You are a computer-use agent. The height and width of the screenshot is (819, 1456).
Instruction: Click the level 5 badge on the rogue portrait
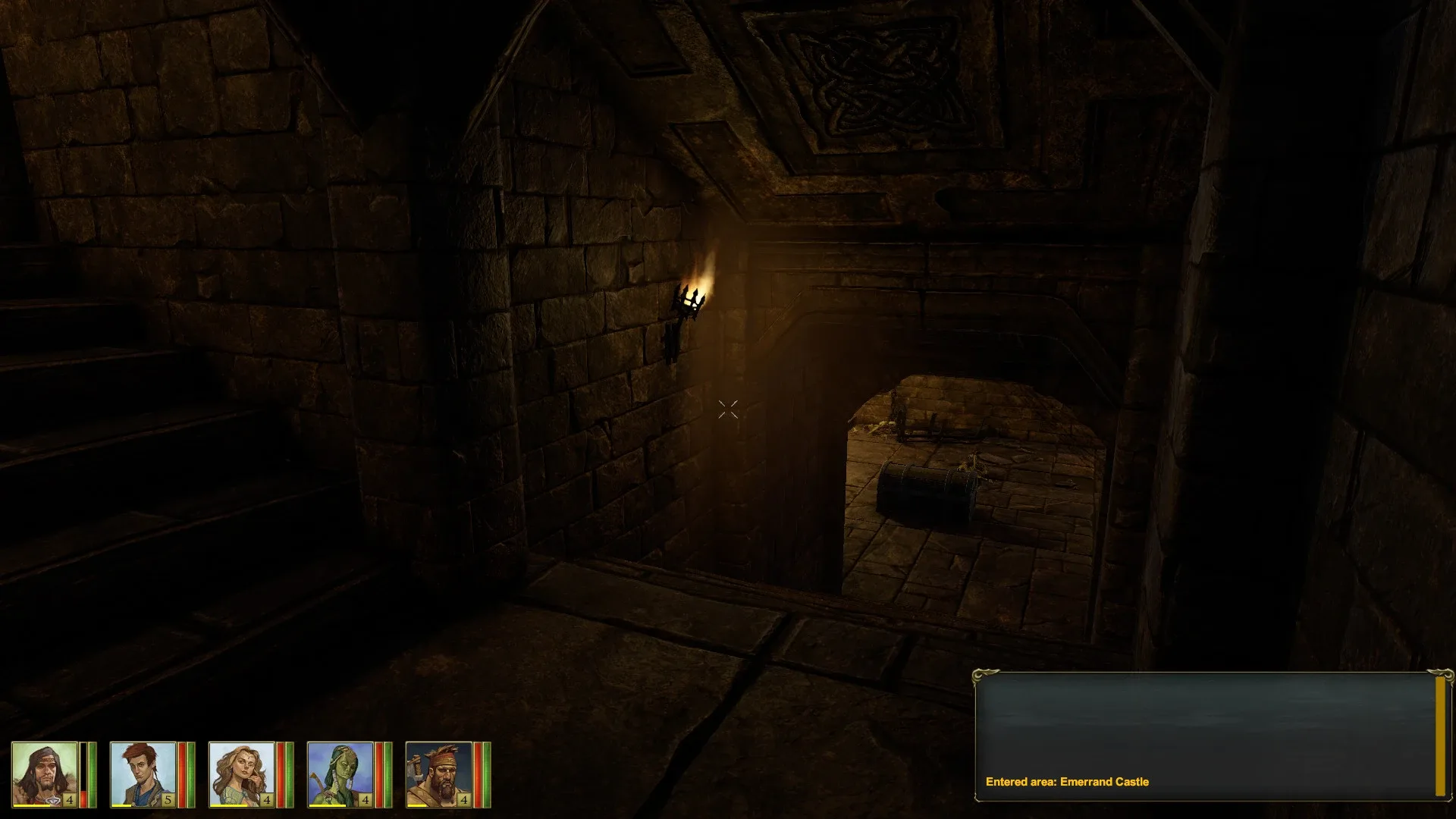coord(168,799)
